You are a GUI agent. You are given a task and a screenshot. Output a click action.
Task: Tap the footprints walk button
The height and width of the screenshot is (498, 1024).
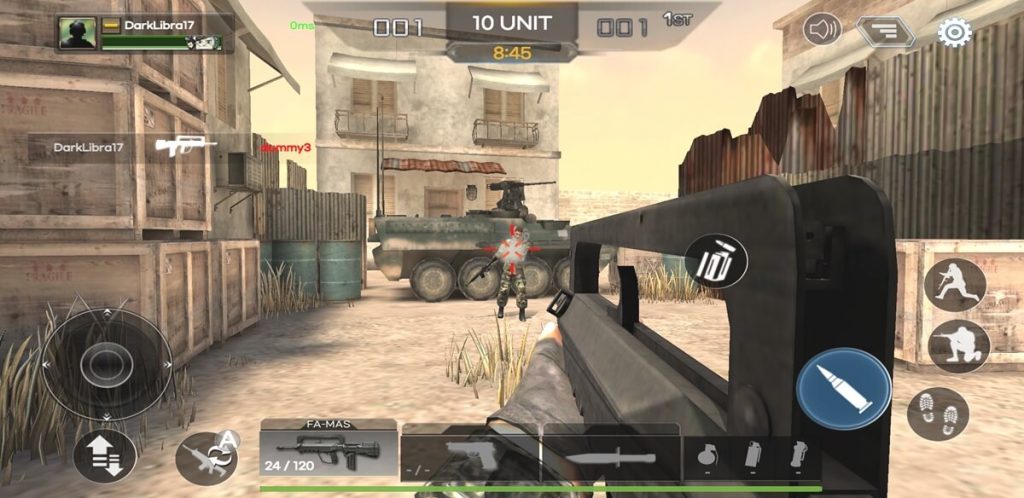tap(937, 413)
